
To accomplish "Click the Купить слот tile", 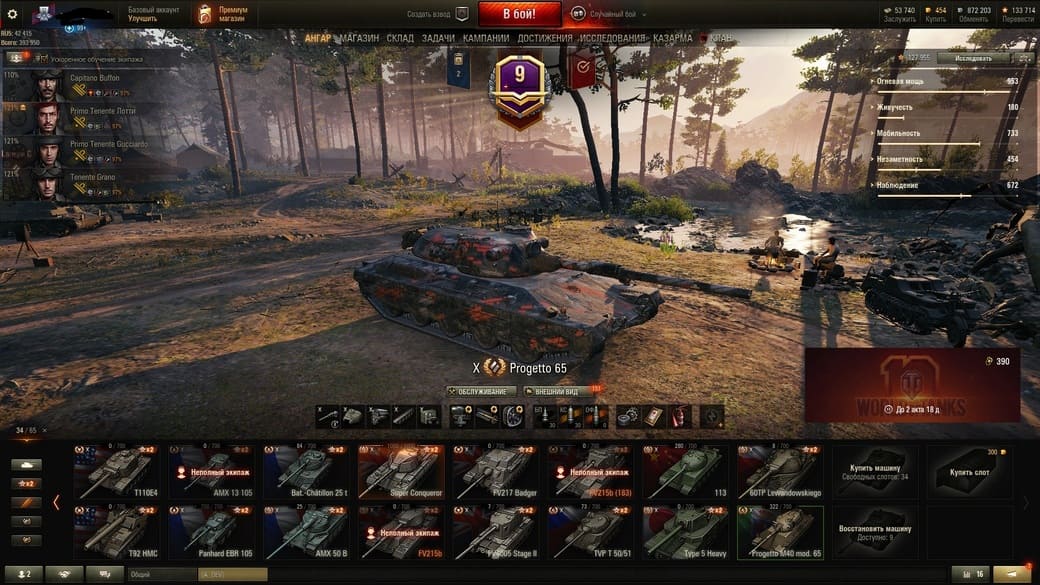I will [971, 472].
